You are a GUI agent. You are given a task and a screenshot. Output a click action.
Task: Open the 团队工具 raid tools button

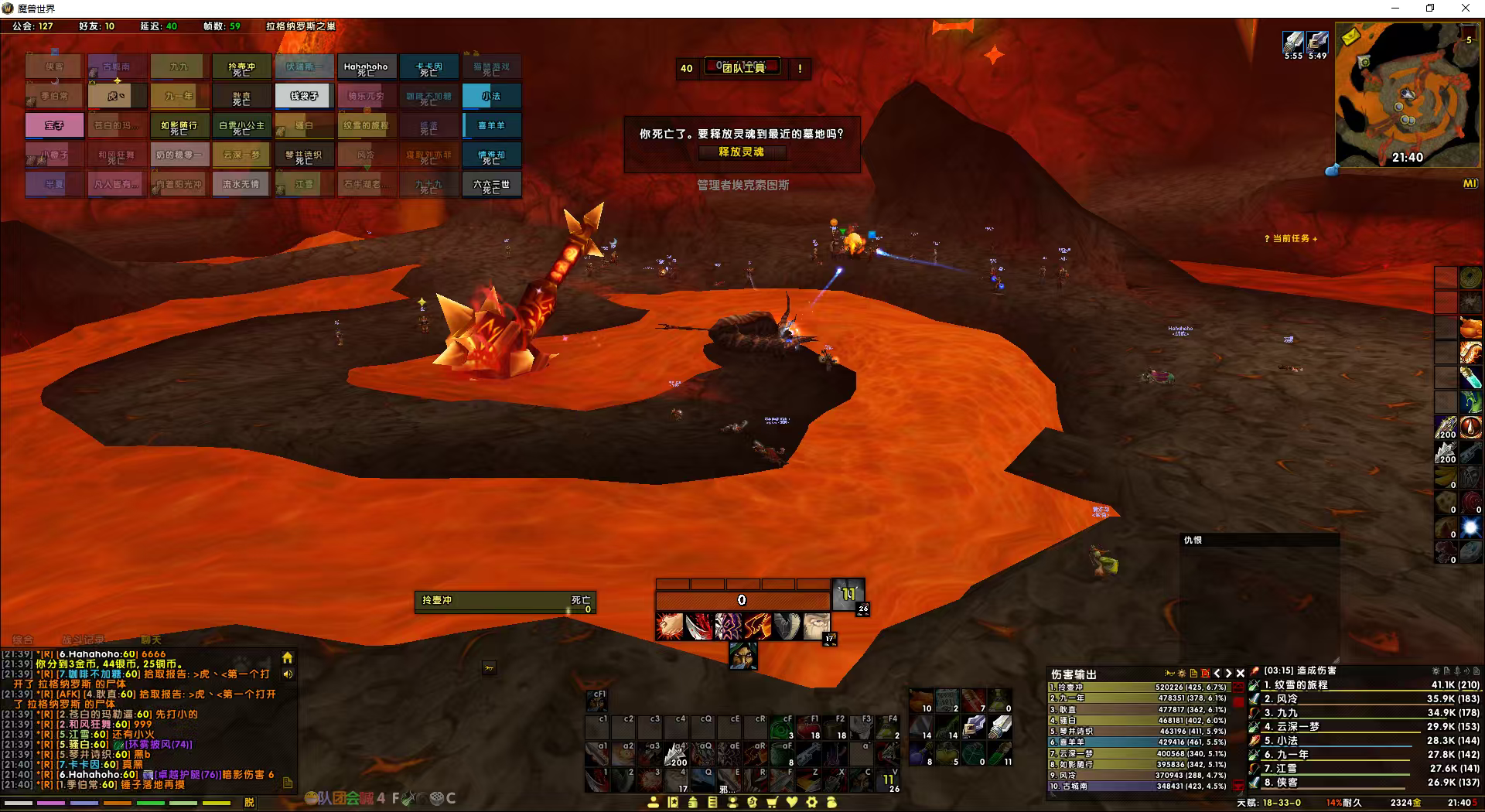coord(742,68)
